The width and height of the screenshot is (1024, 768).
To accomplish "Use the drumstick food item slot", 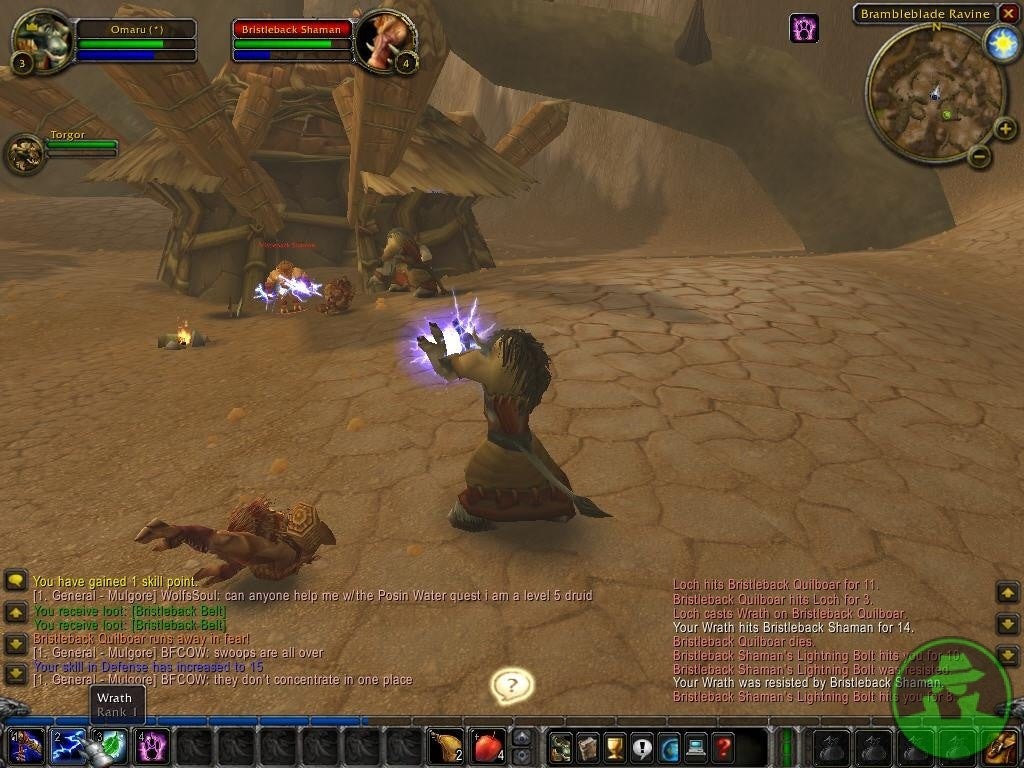I will pos(445,746).
